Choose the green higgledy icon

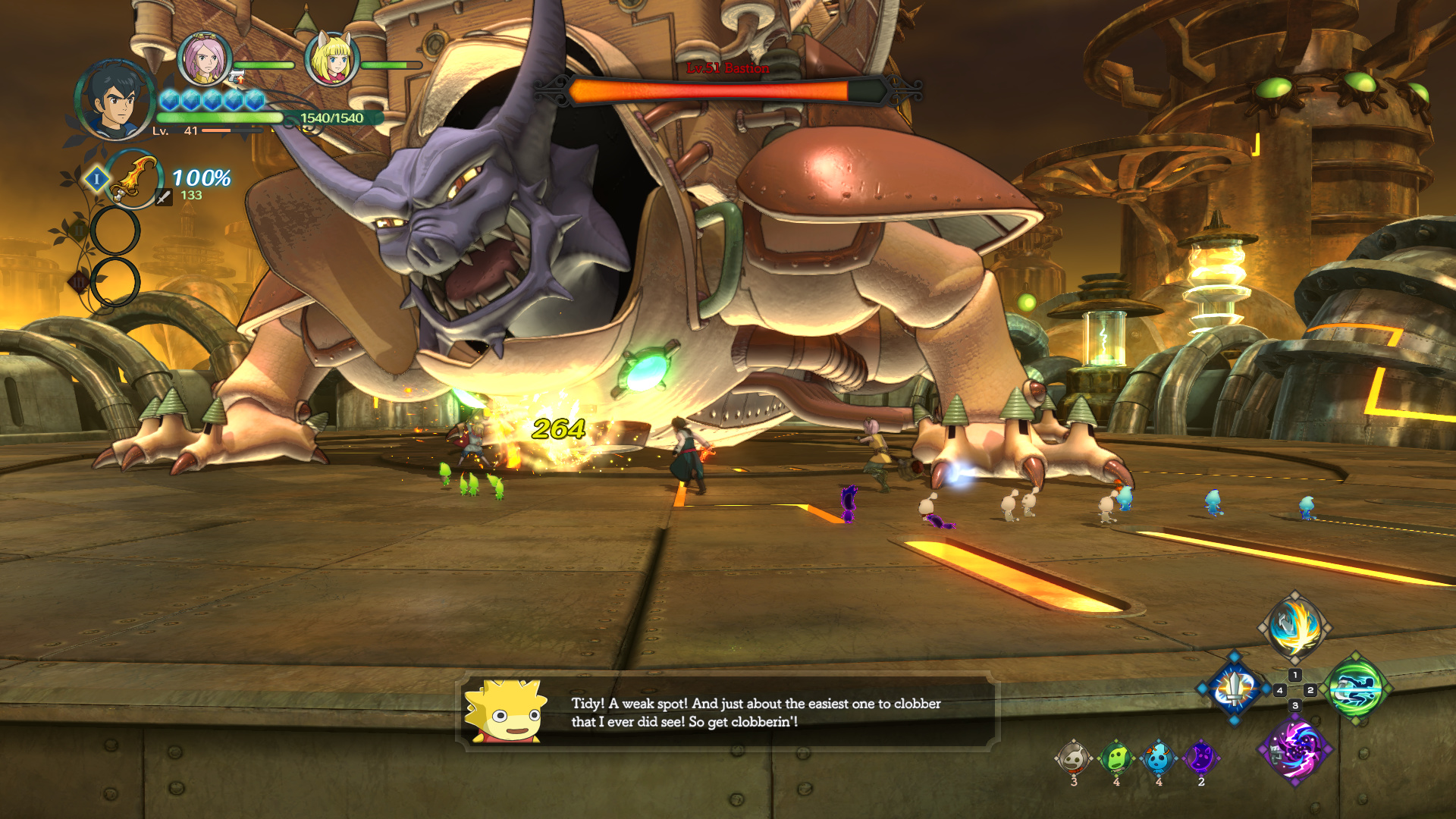point(1116,758)
